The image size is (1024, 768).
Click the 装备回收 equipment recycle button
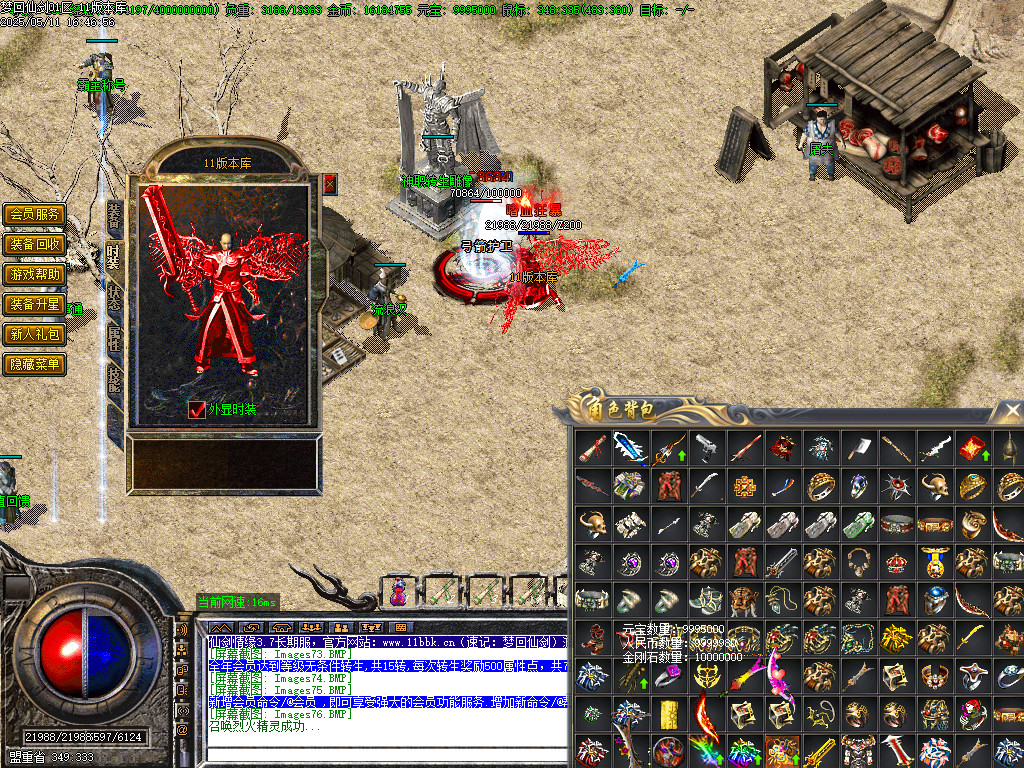click(35, 244)
